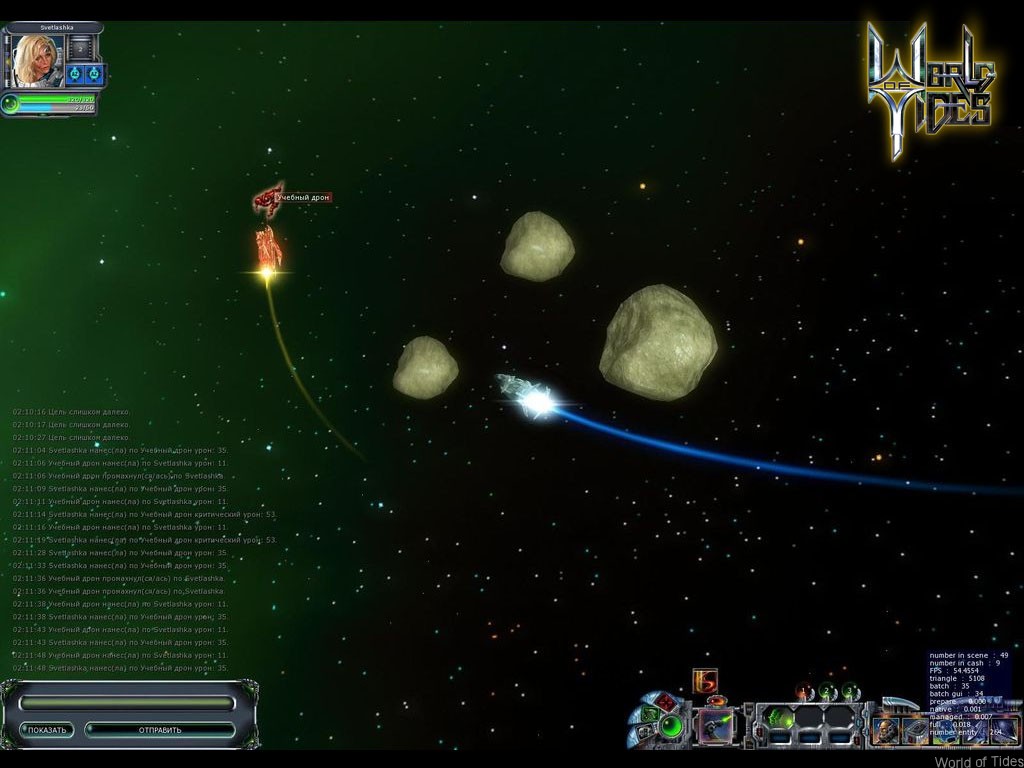1024x768 pixels.
Task: Click the green orb beside health bar
Action: [x=11, y=102]
